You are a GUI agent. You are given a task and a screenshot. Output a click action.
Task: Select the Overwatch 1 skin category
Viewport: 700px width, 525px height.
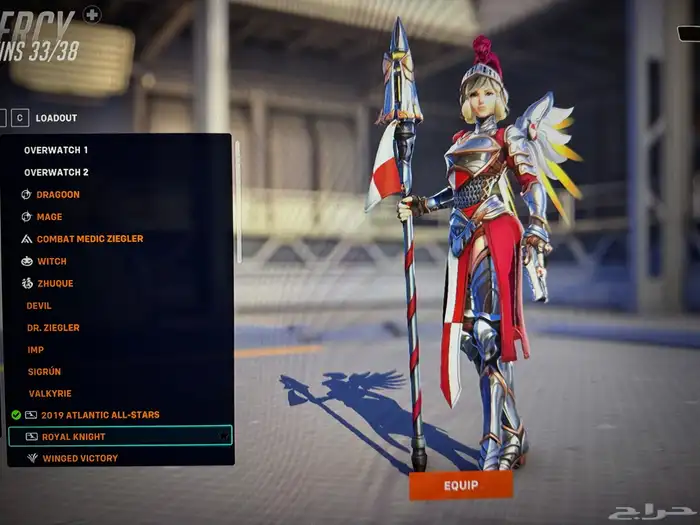(56, 150)
